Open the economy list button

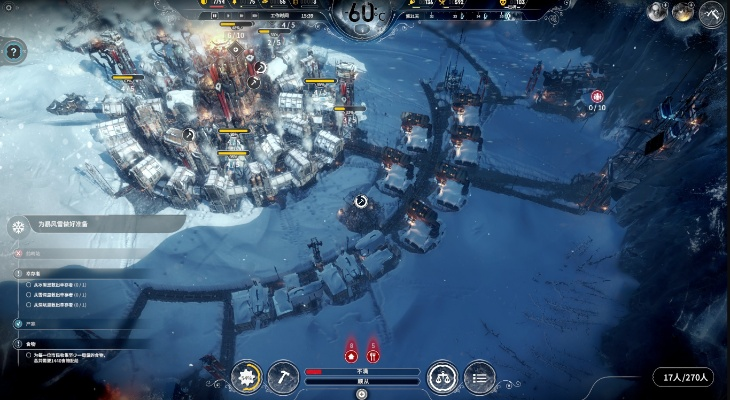[x=480, y=377]
